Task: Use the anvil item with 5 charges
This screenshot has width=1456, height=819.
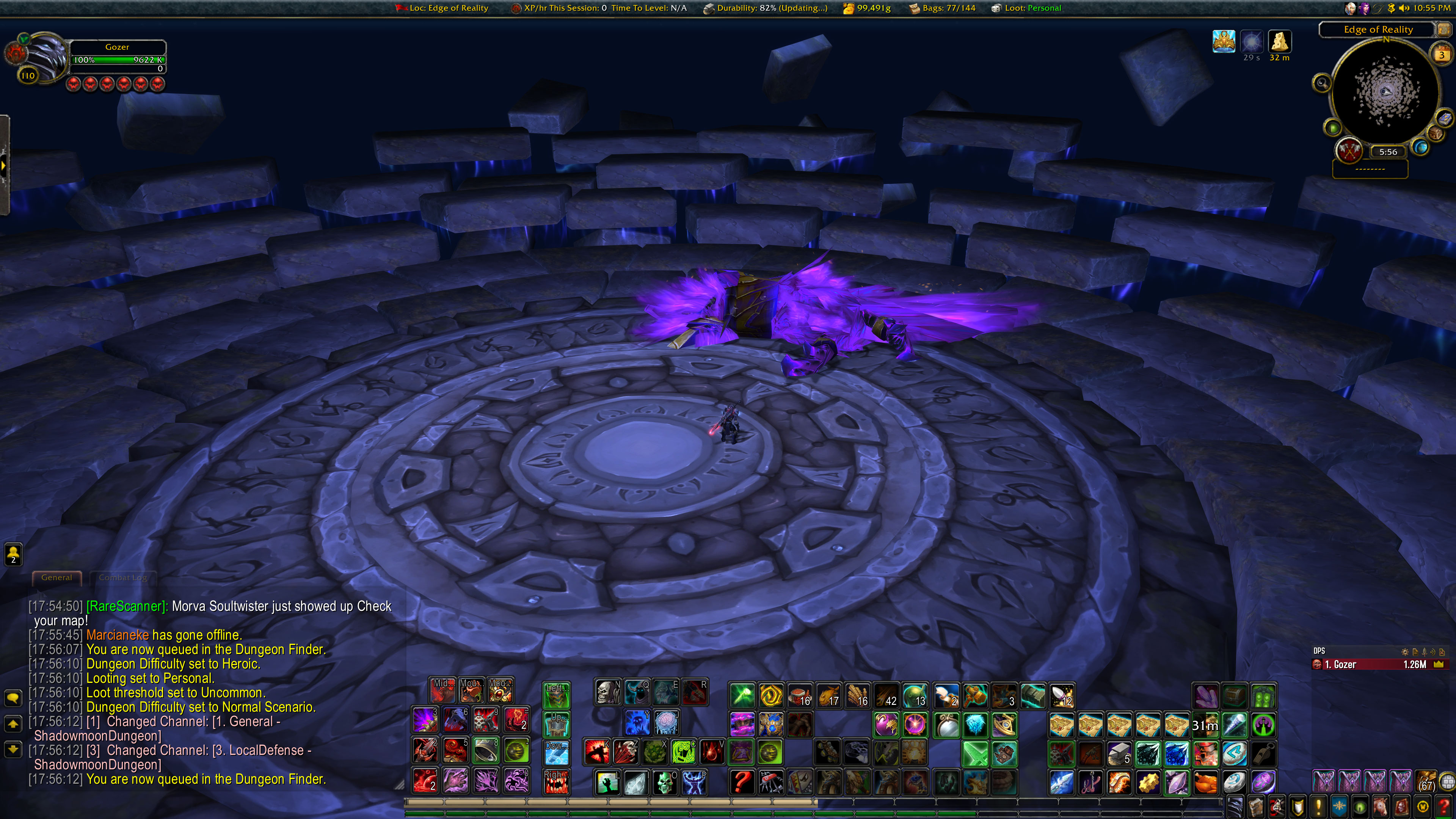Action: click(x=1119, y=753)
